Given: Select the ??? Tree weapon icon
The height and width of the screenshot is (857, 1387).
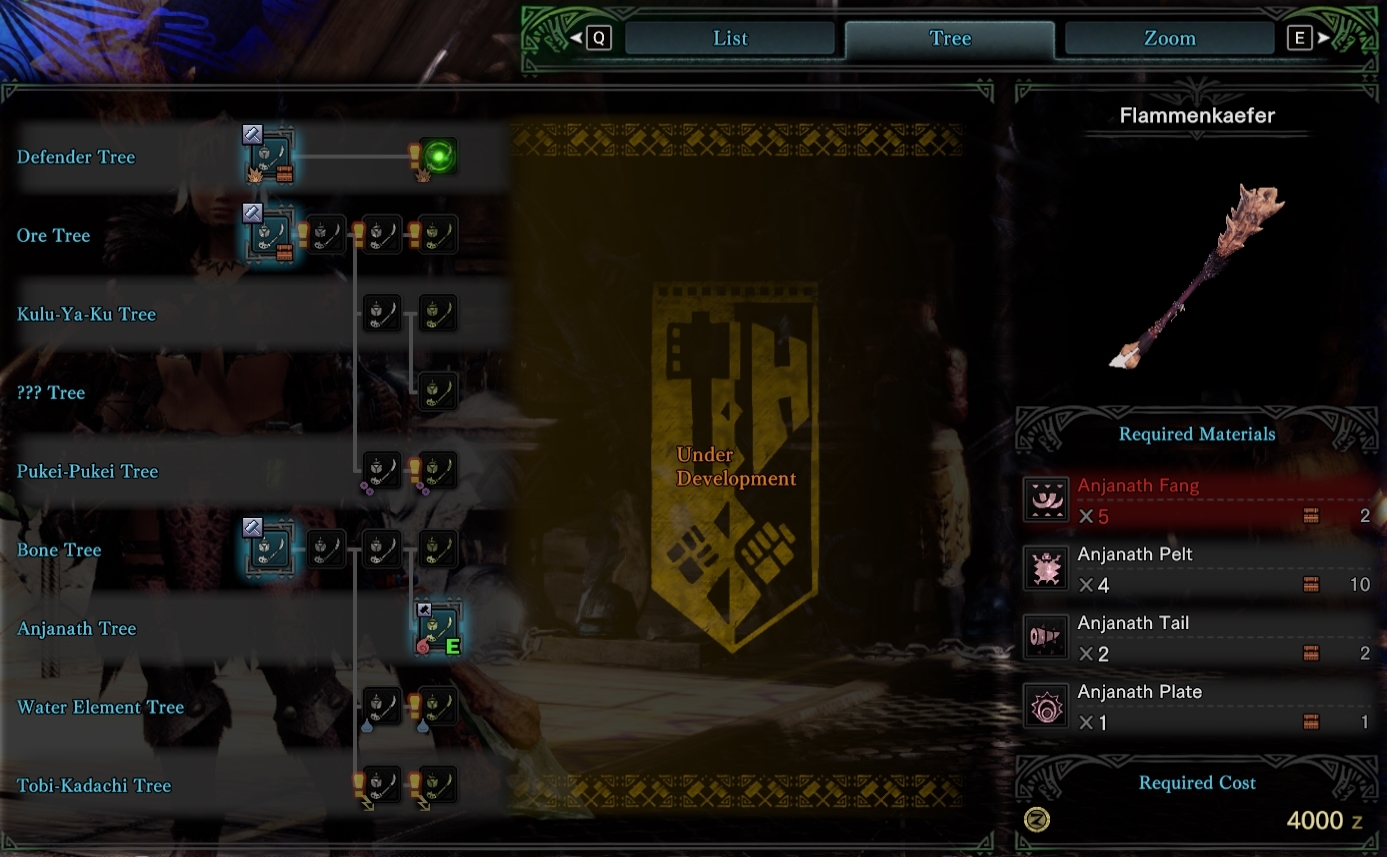Looking at the screenshot, I should click(x=437, y=391).
